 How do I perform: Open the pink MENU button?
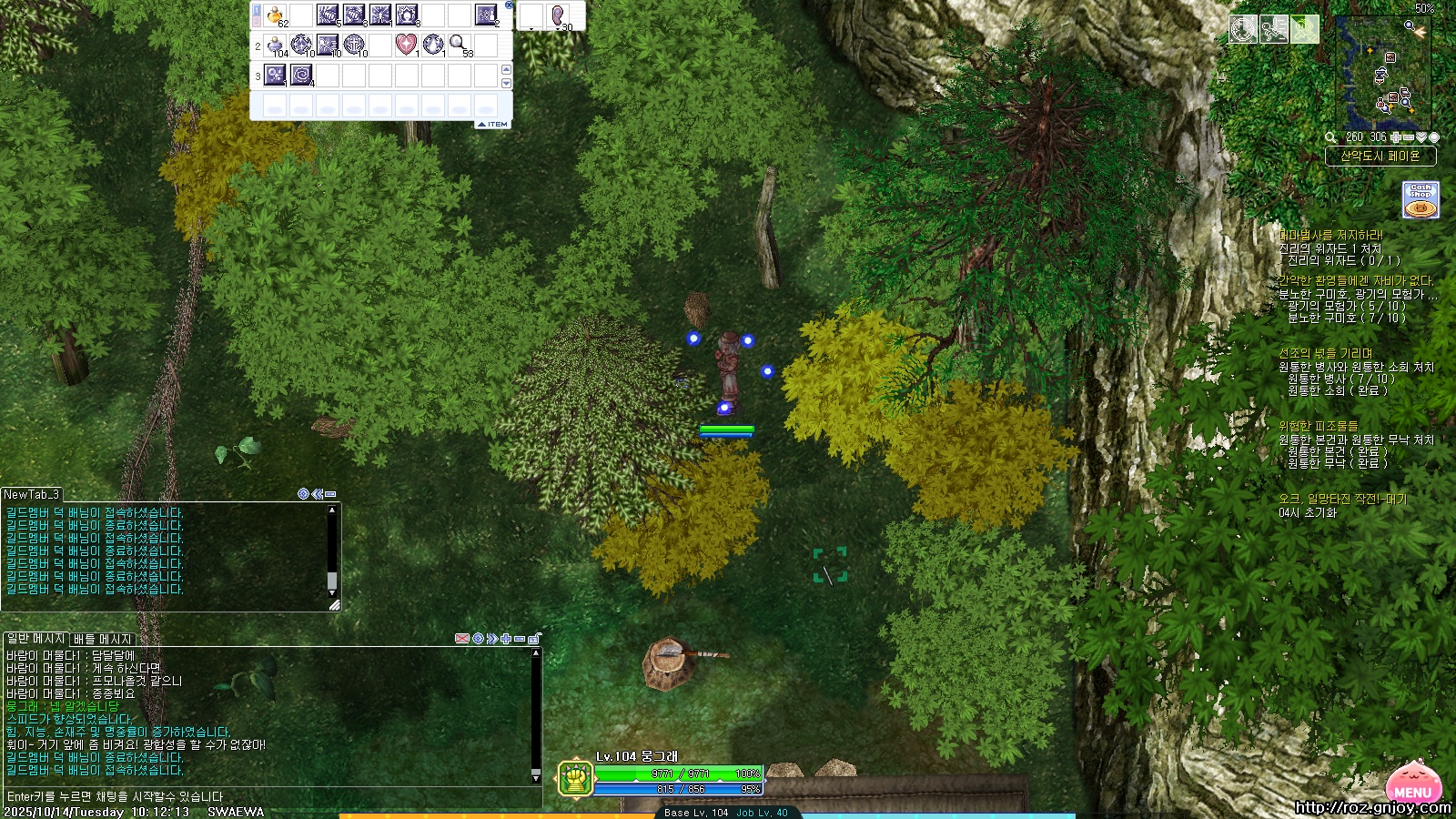point(1413,786)
